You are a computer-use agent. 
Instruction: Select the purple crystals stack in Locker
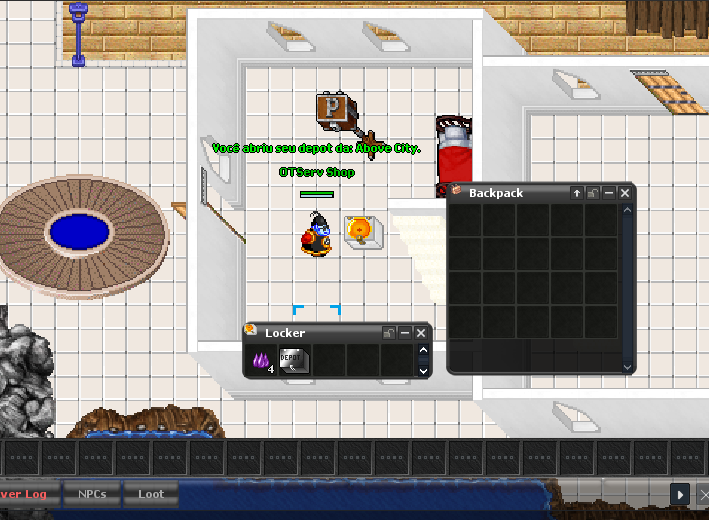[262, 361]
